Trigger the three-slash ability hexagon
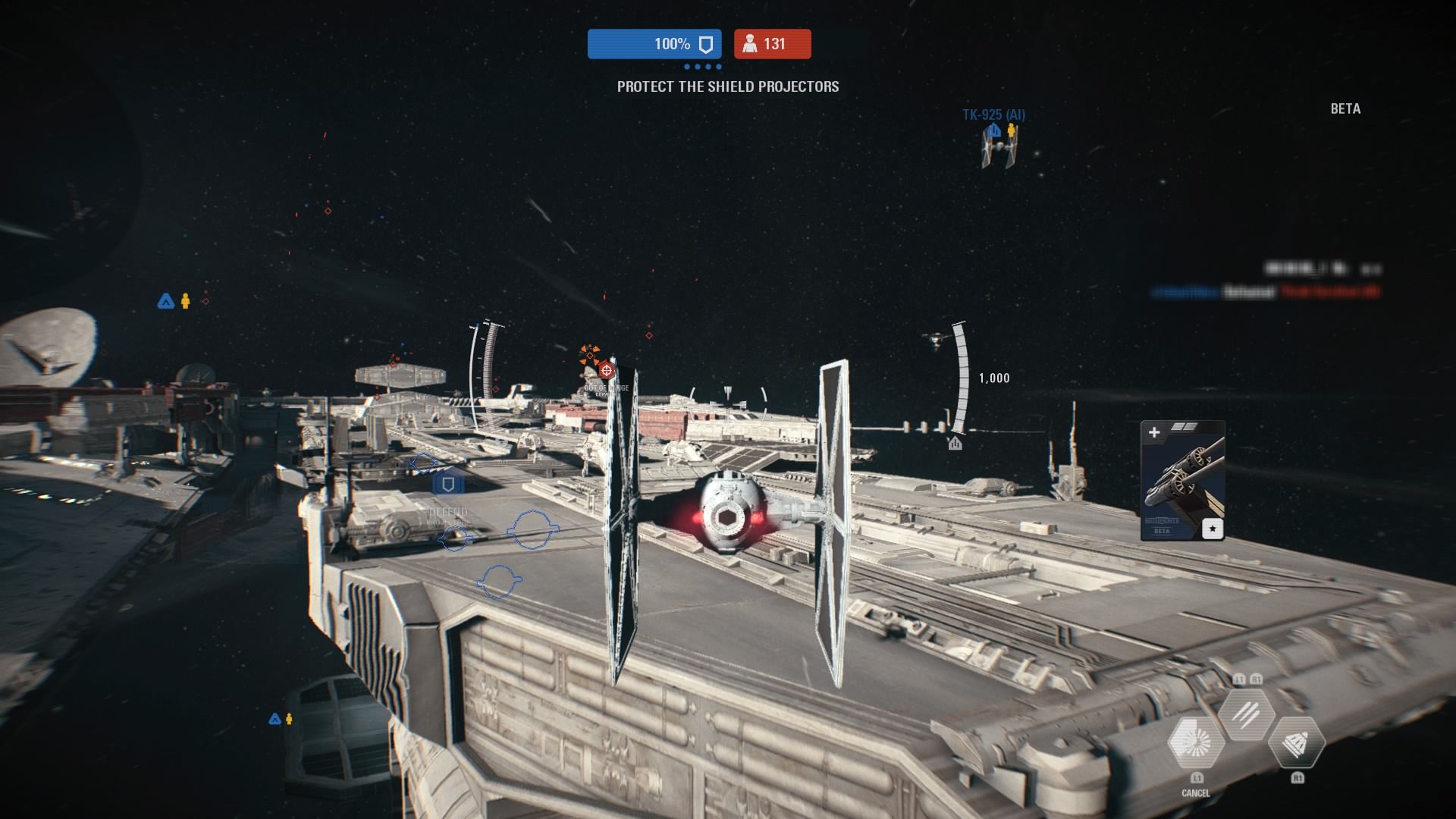The width and height of the screenshot is (1456, 819). [x=1246, y=714]
